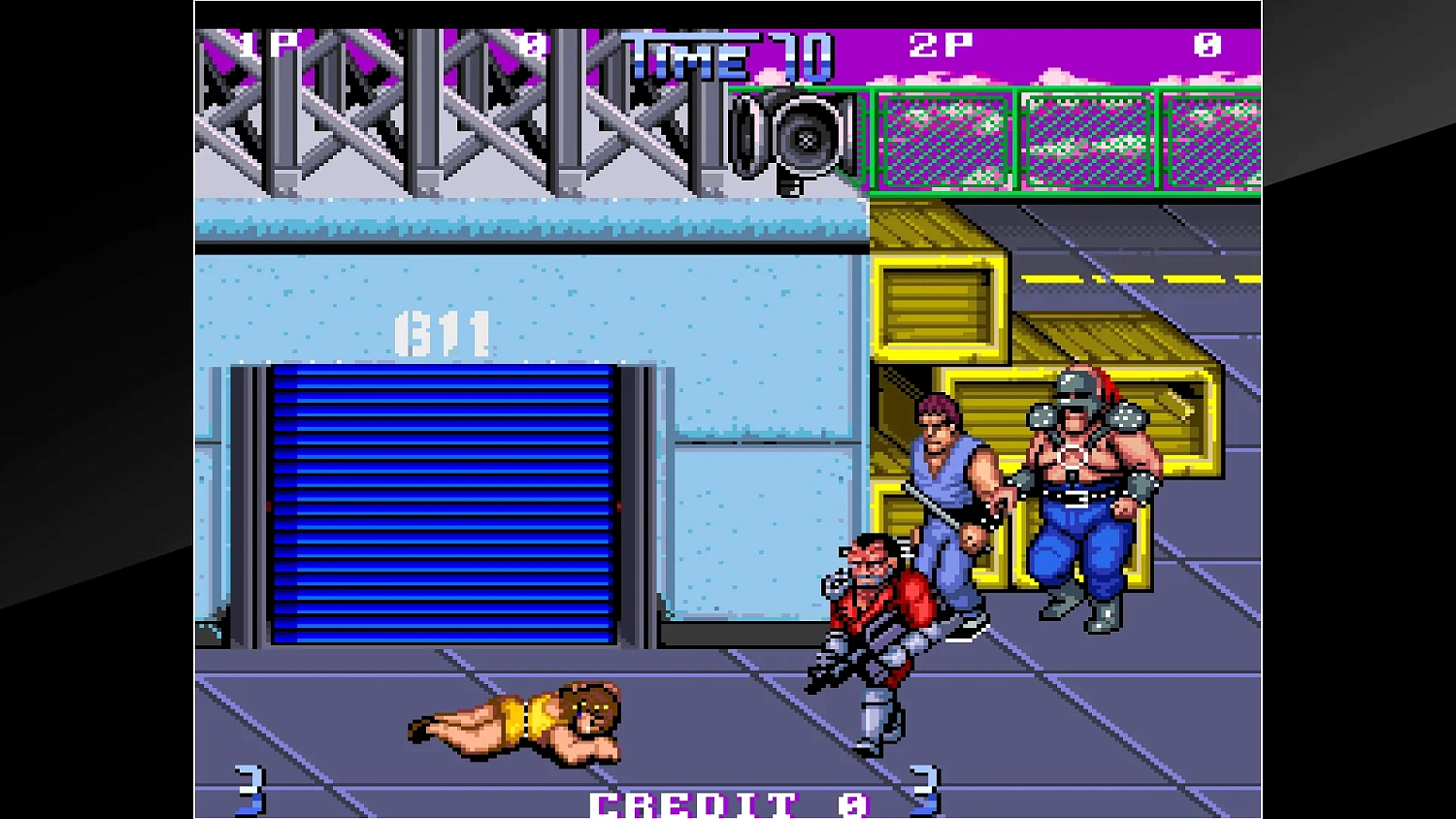Screen dimensions: 1456x819
Task: Select the blue garage shutter door
Action: 447,505
